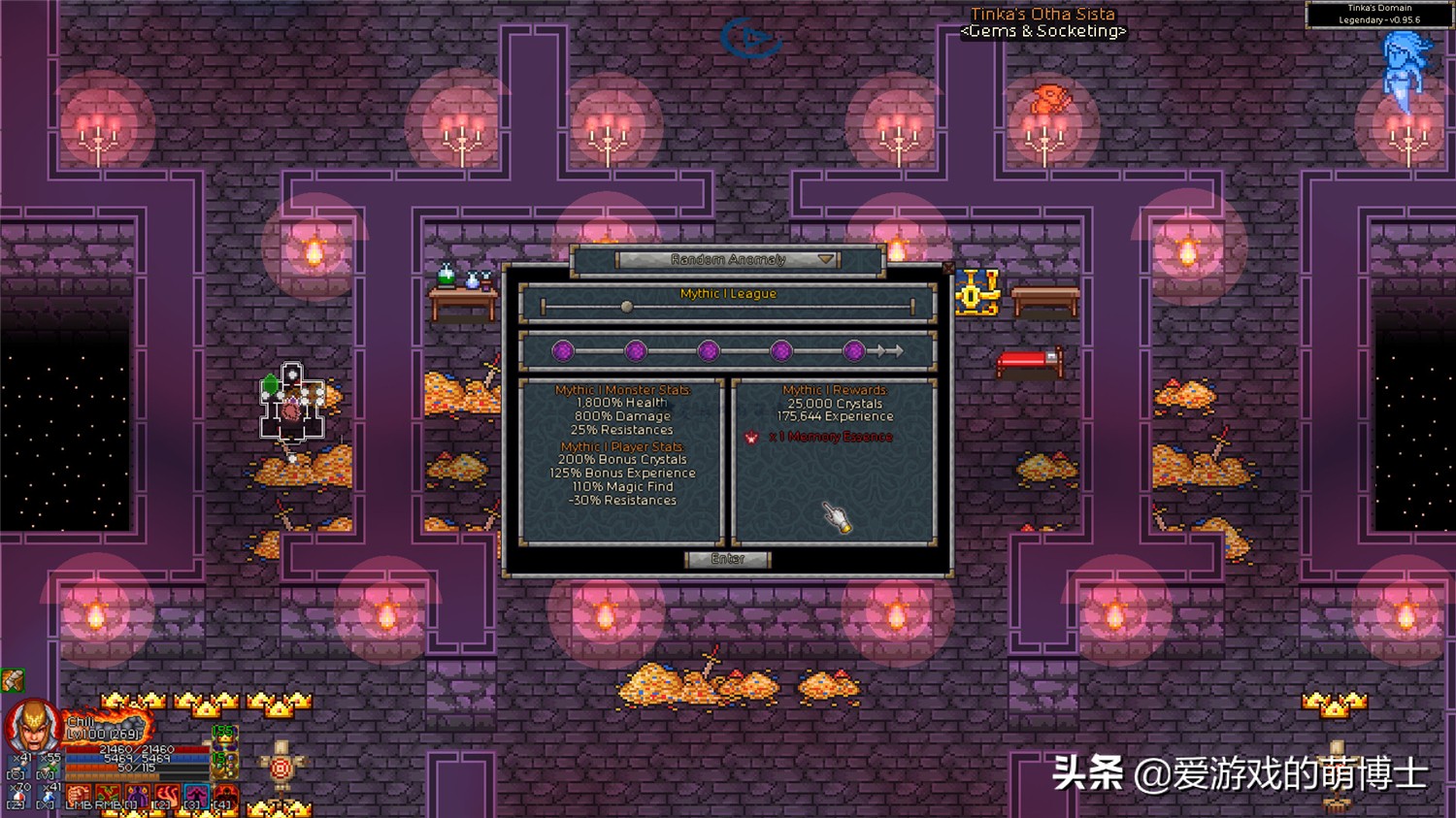The width and height of the screenshot is (1456, 818).
Task: Click the double arrow after the orbs
Action: click(887, 351)
